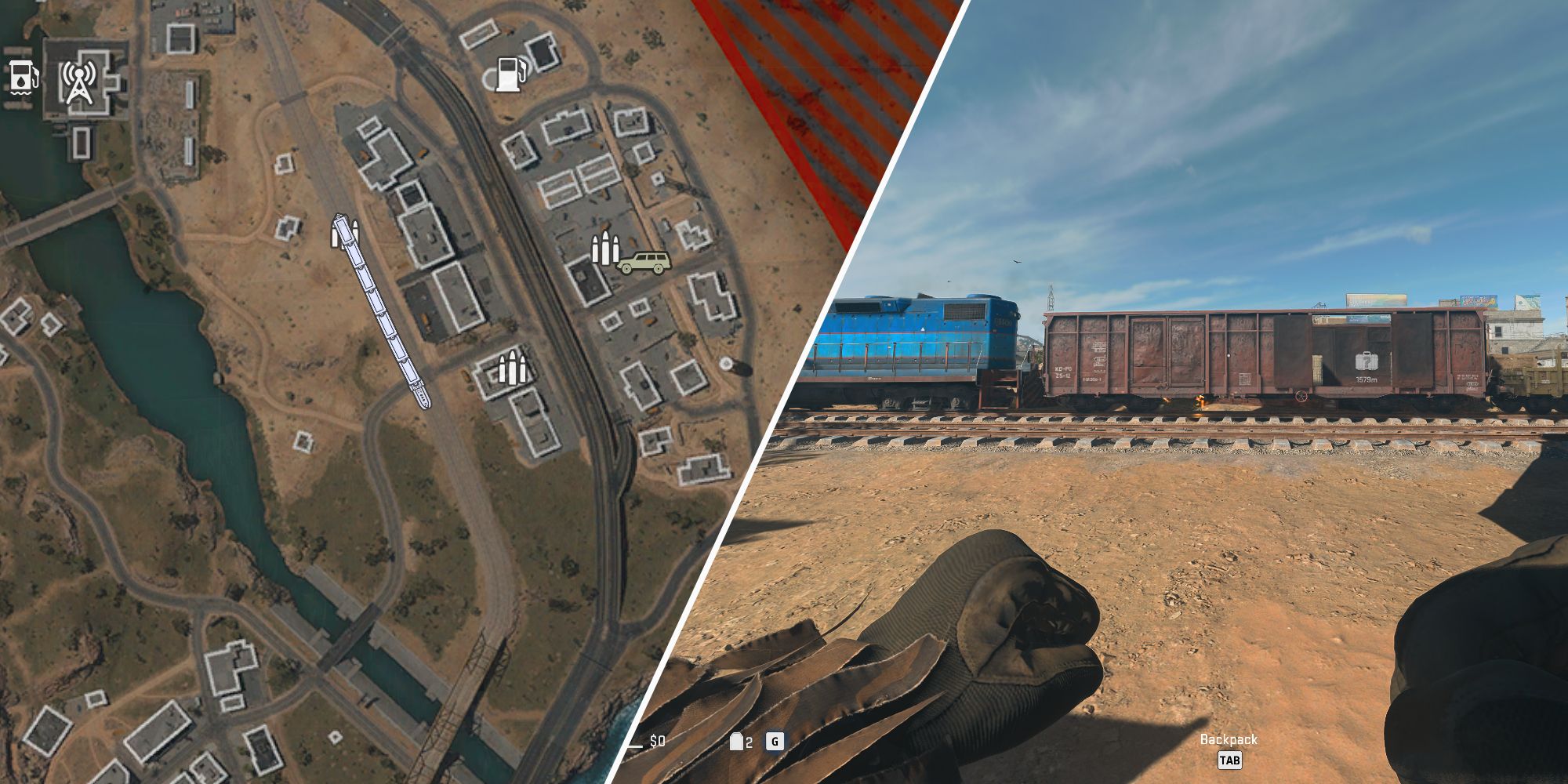The height and width of the screenshot is (784, 1568).
Task: Click the briefcase contract icon on the train car
Action: point(1367,361)
